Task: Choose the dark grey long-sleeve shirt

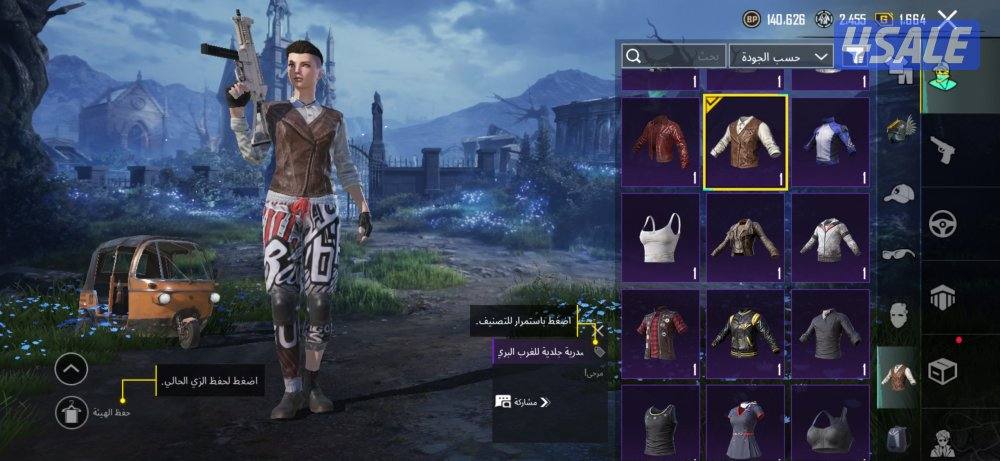Action: 829,333
